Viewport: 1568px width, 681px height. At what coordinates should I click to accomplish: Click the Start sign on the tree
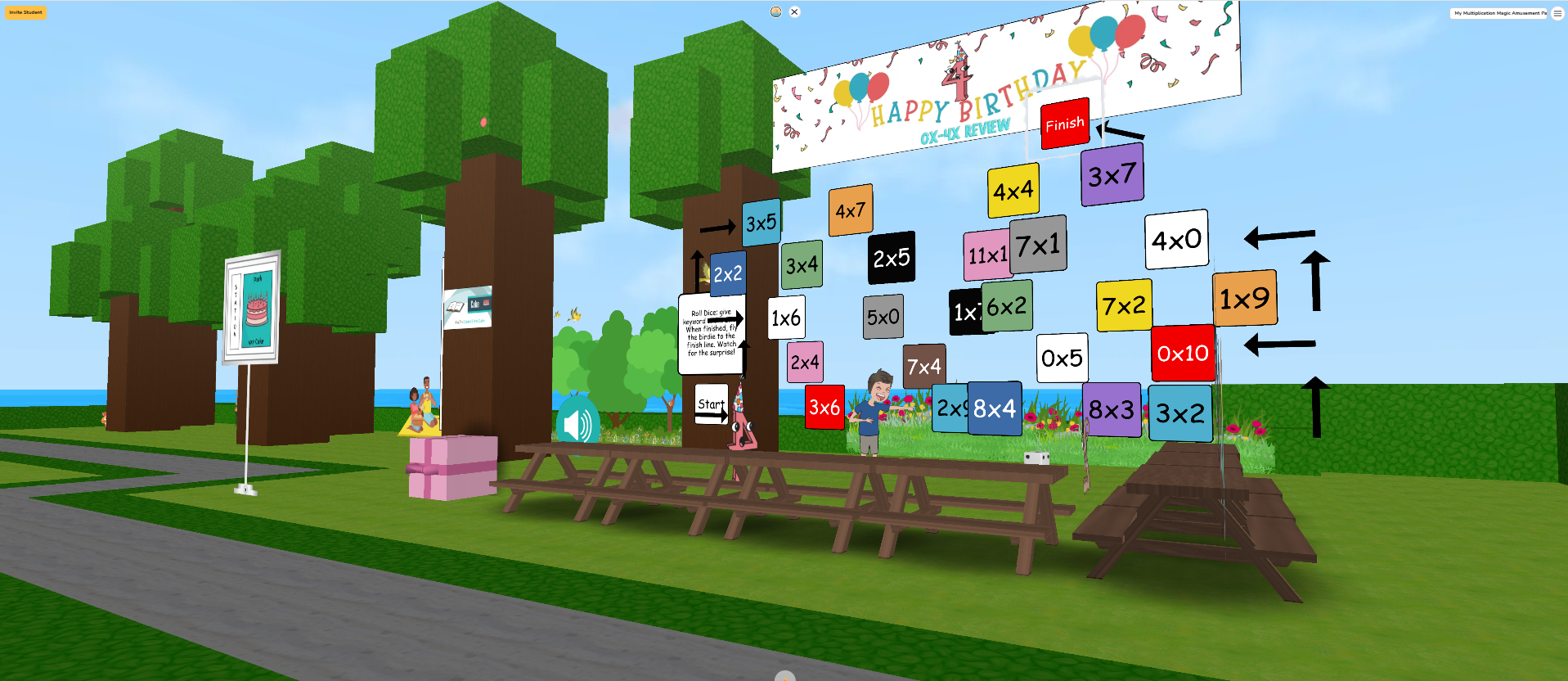pos(711,403)
